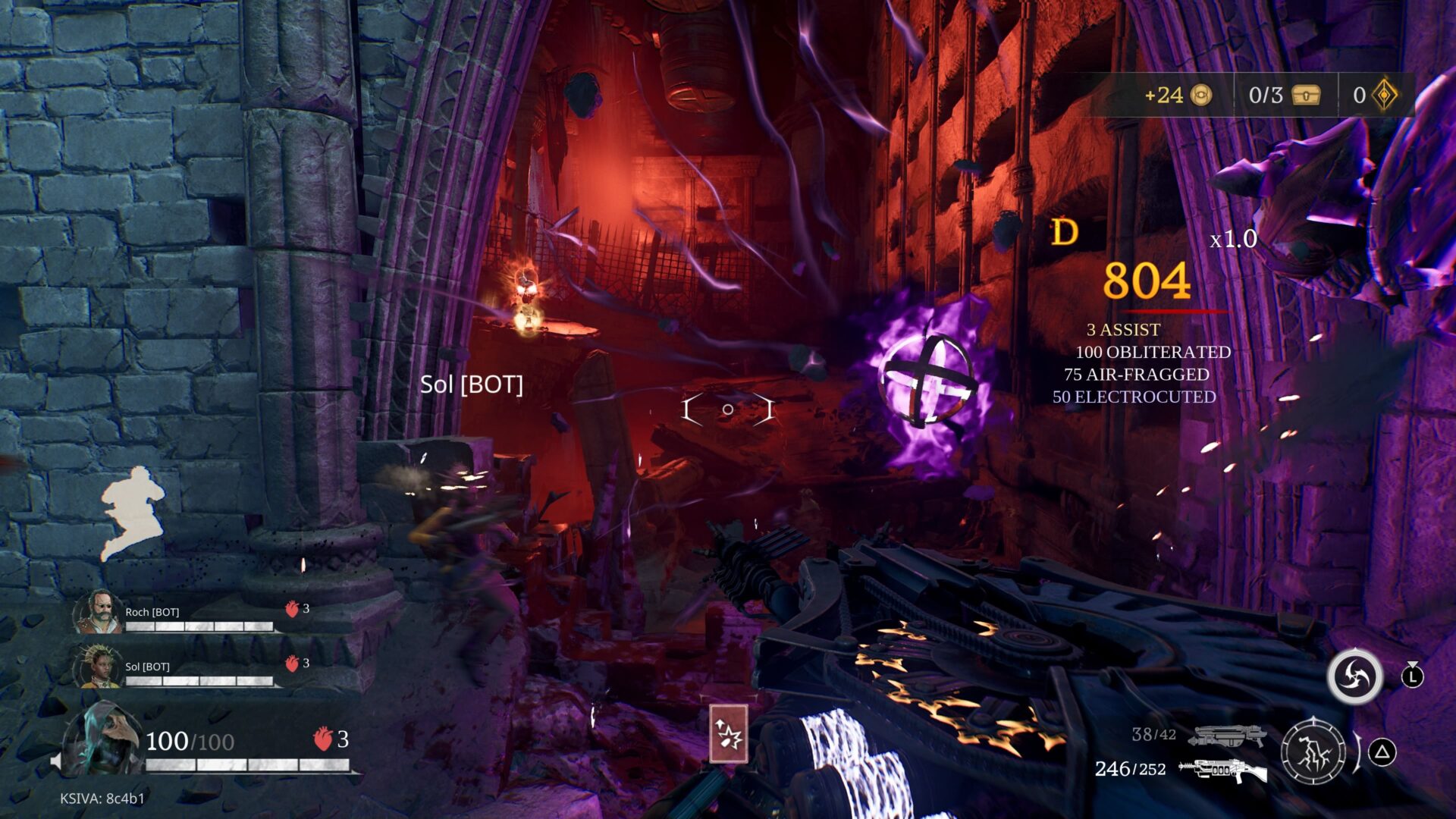Click the orange diamond currency icon
This screenshot has height=819, width=1456.
(1385, 96)
